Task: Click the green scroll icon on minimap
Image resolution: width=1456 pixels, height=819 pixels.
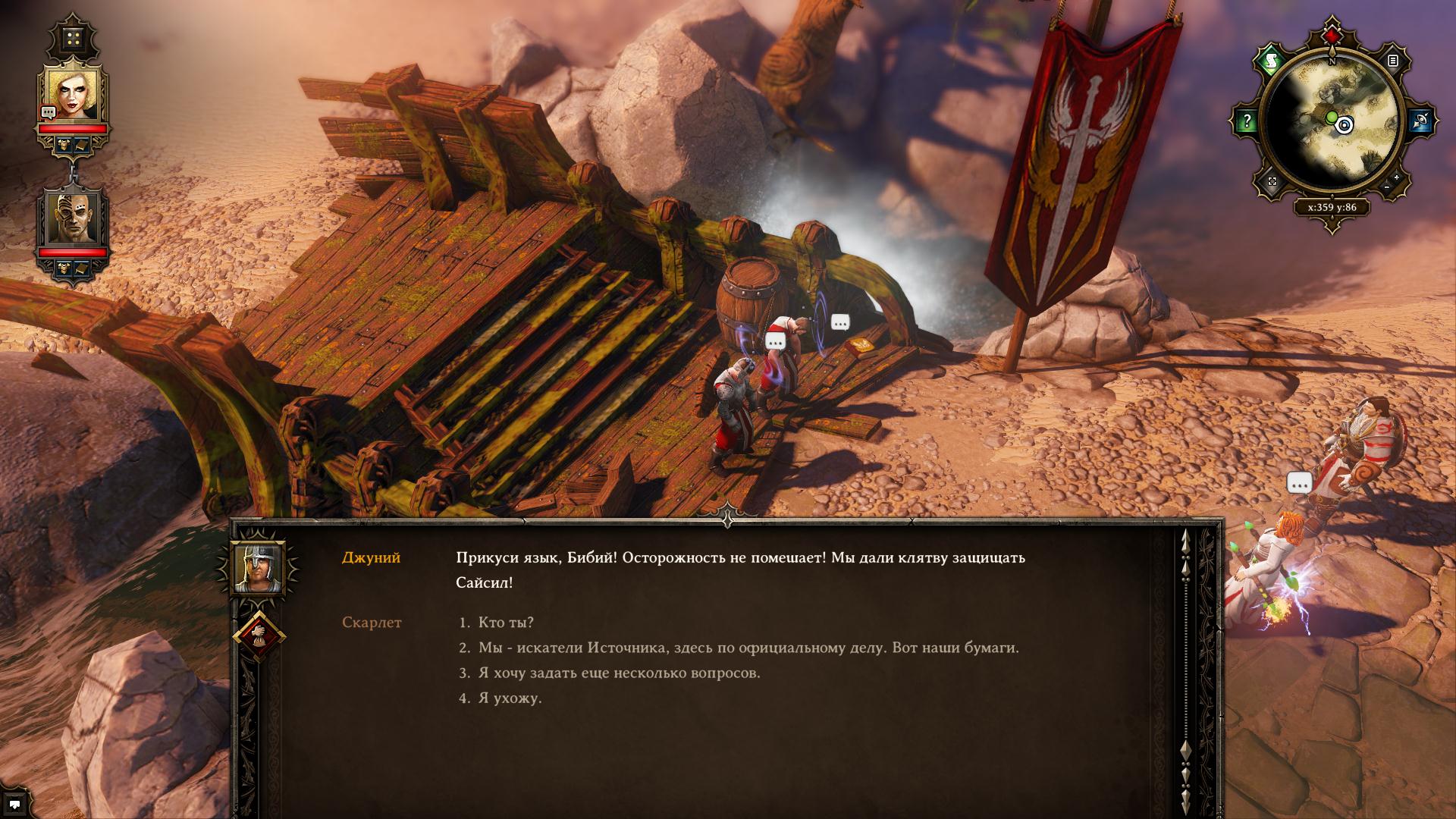Action: click(x=1271, y=60)
